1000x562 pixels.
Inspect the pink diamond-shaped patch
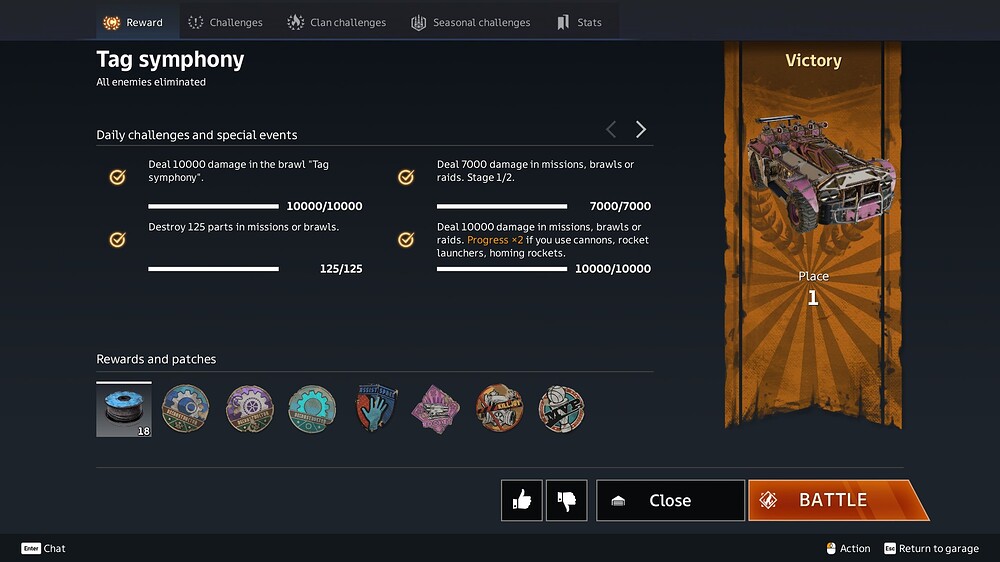click(436, 409)
